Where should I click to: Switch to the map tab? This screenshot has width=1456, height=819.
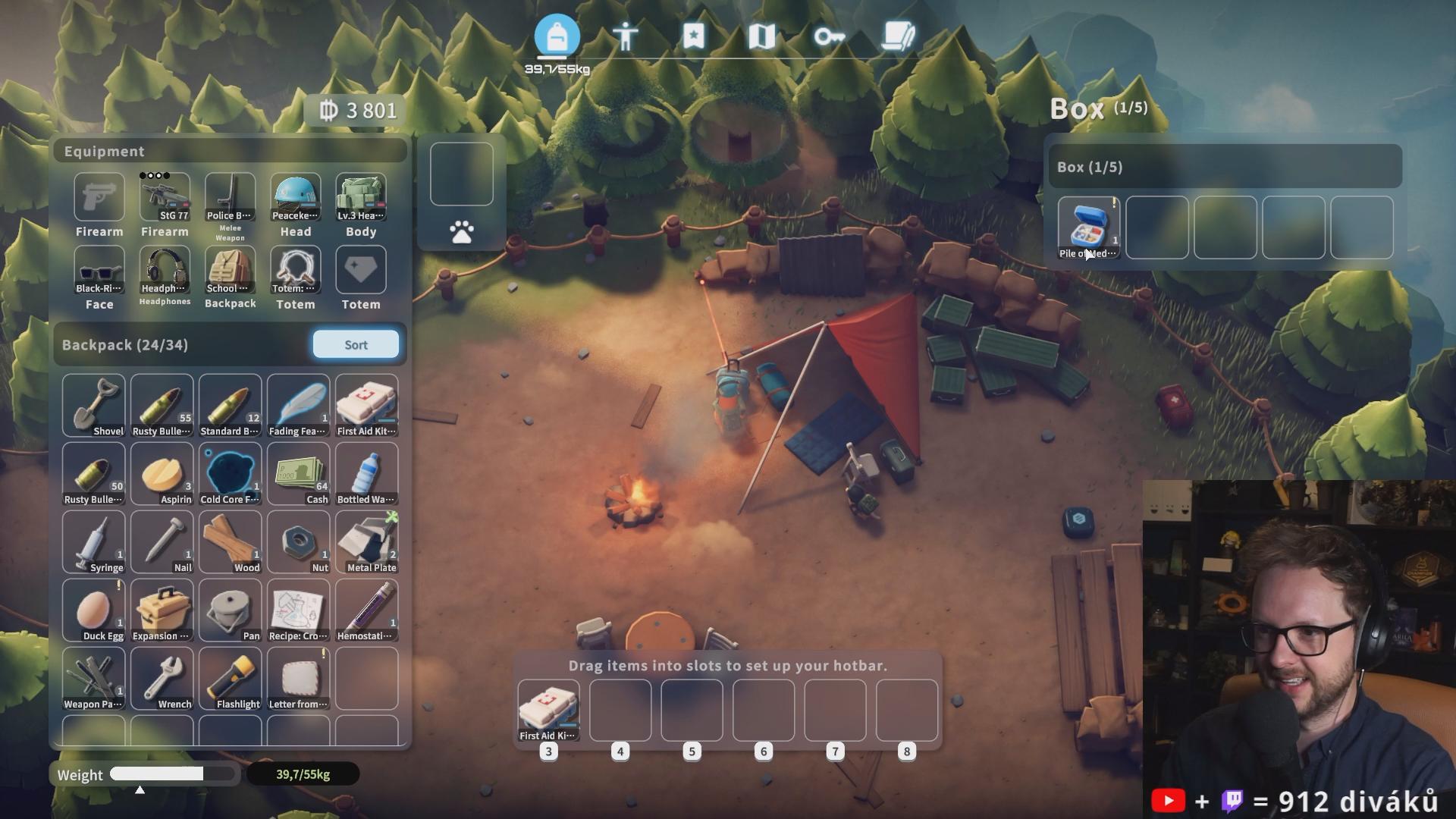(761, 36)
